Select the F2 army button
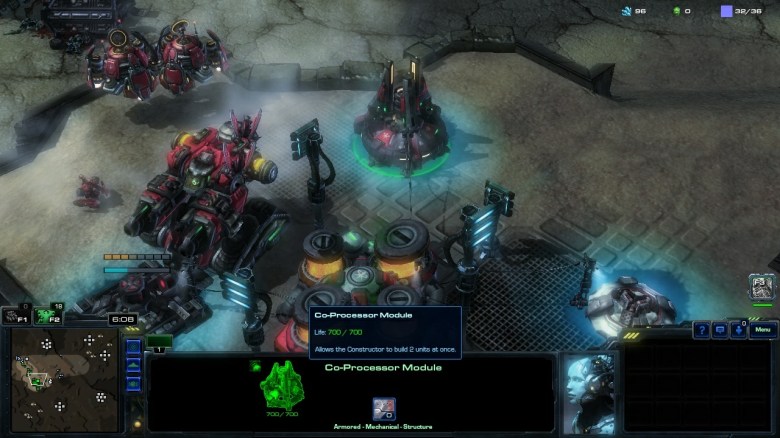Viewport: 780px width, 438px height. click(45, 316)
